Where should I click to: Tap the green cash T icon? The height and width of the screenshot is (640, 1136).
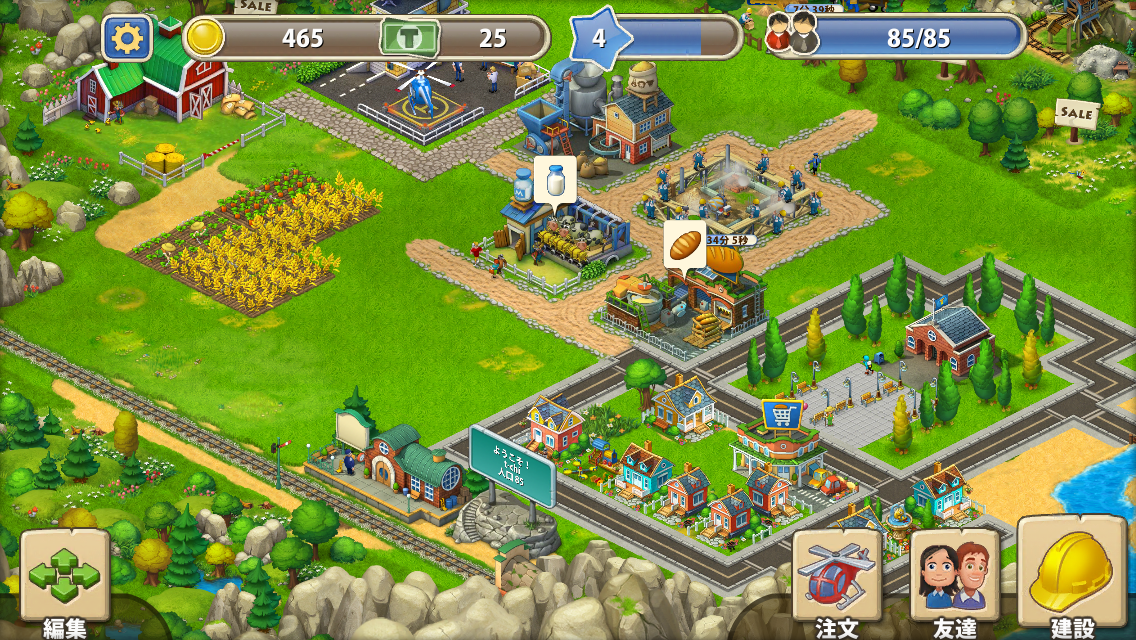pos(410,39)
